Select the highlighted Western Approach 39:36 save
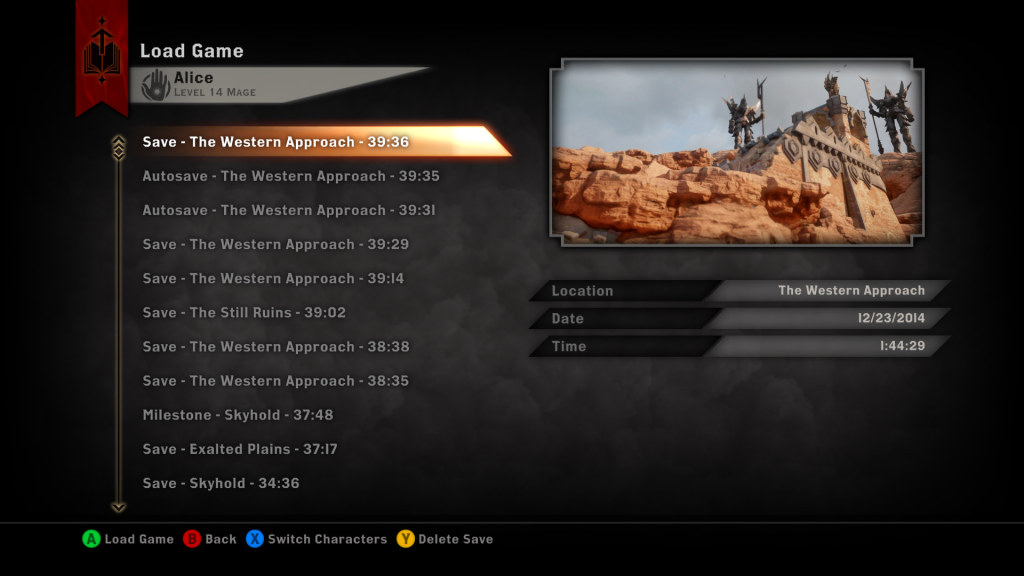Image resolution: width=1024 pixels, height=576 pixels. point(276,142)
